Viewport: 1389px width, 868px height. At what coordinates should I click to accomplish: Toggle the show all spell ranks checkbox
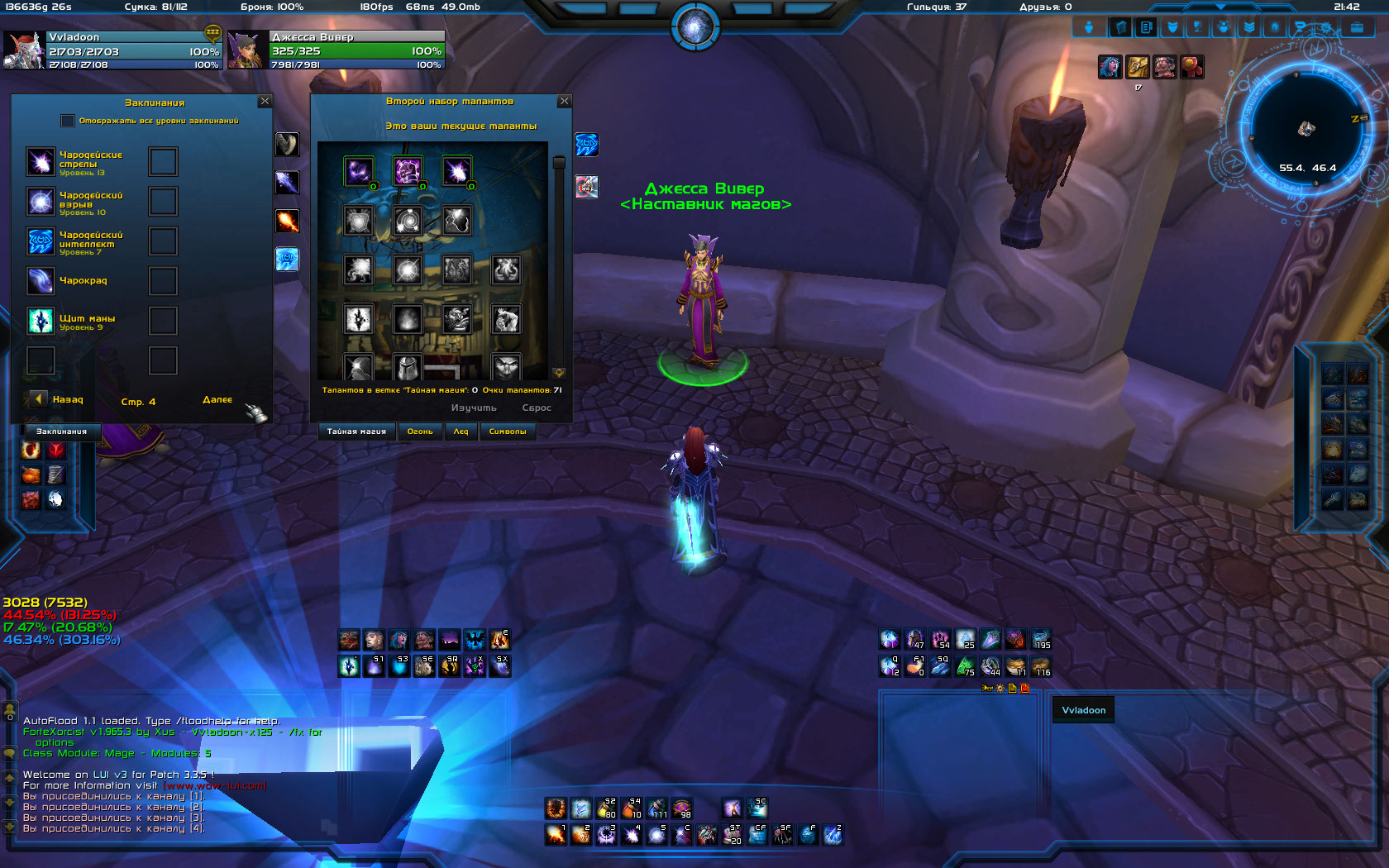pyautogui.click(x=68, y=121)
